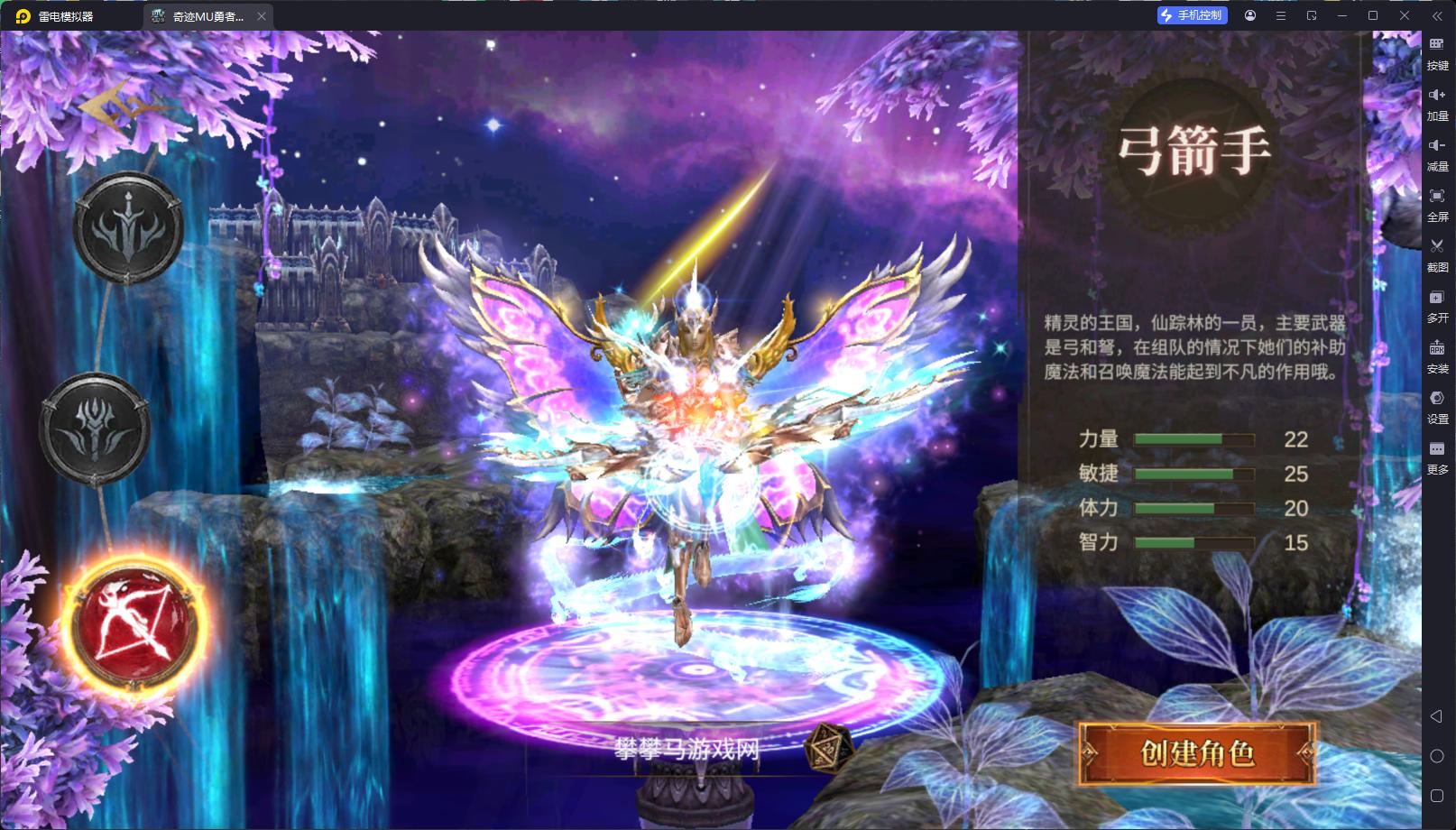
Task: Create the character with 创建角色 button
Action: coord(1196,752)
